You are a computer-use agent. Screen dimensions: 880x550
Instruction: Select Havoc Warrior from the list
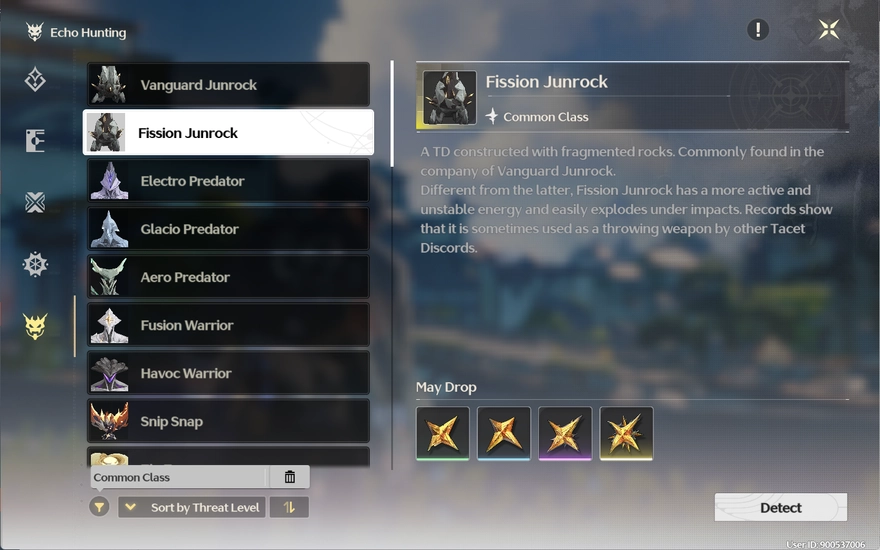228,373
